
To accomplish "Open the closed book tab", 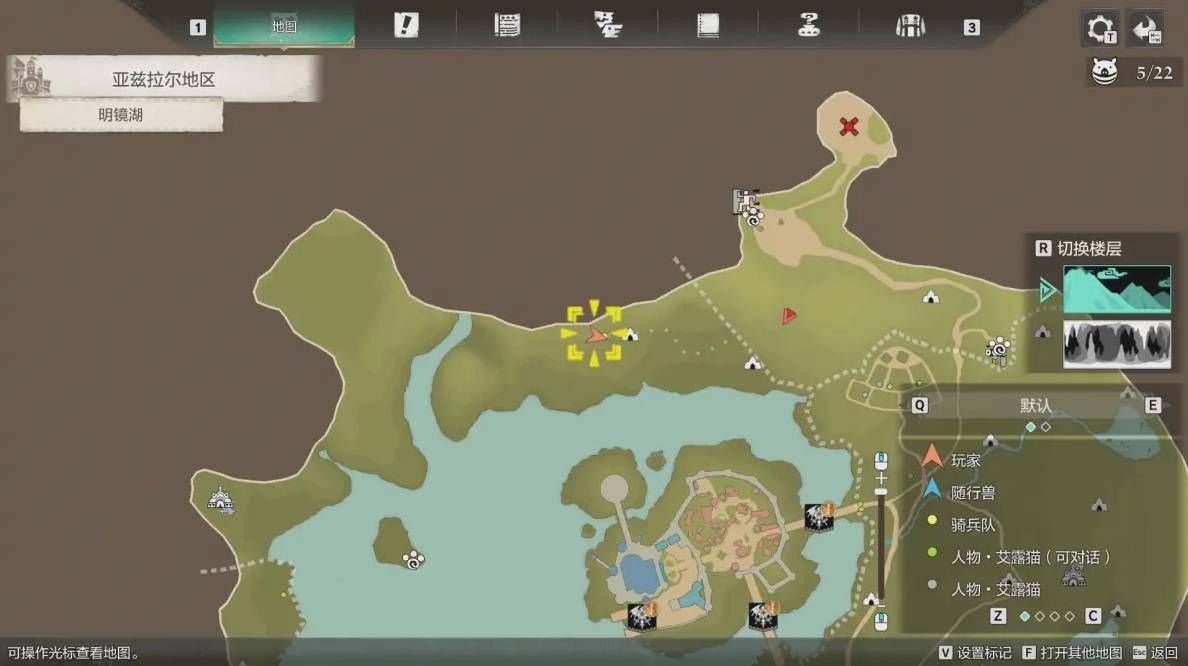I will [708, 26].
